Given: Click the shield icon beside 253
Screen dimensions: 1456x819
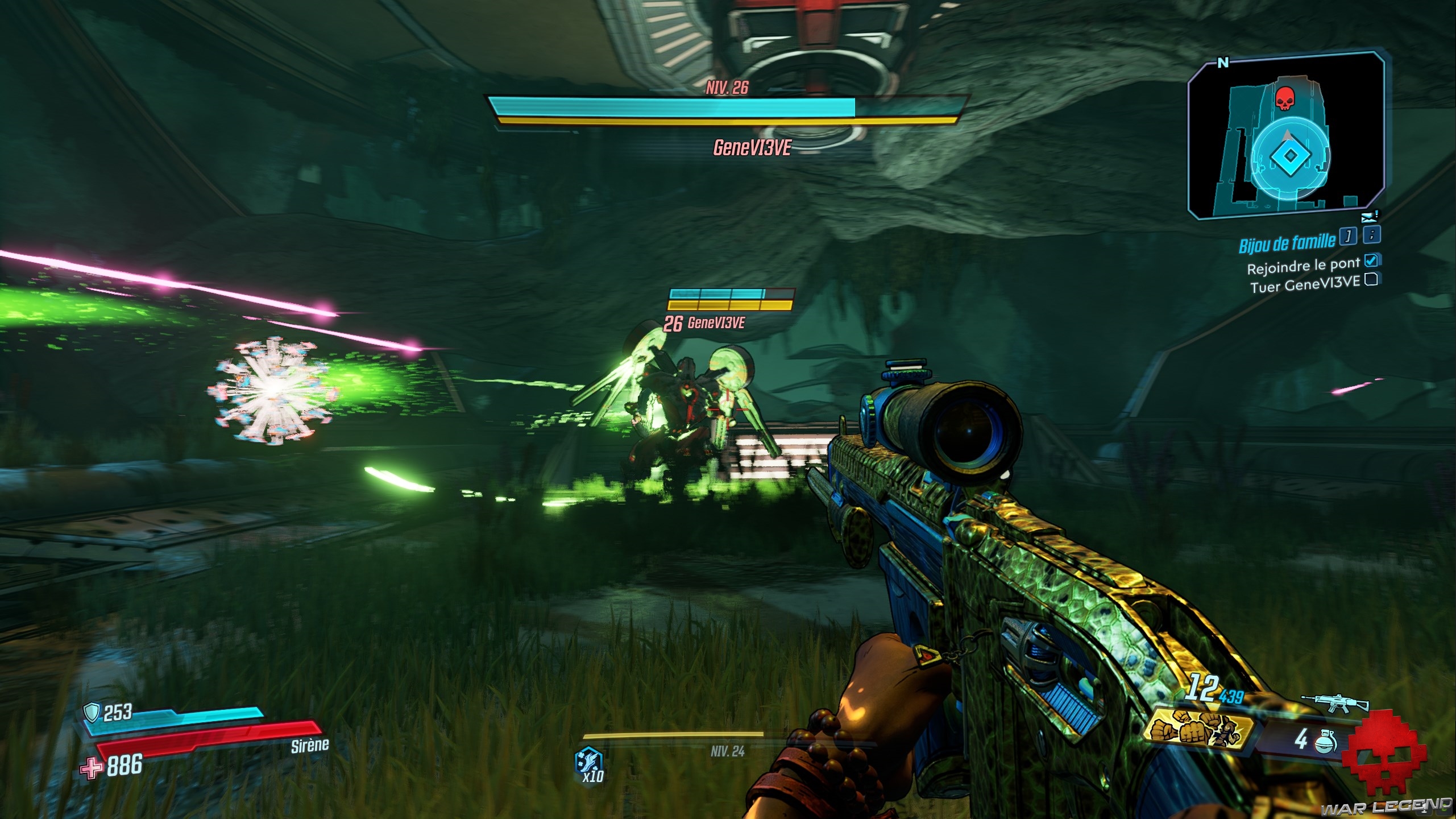Looking at the screenshot, I should click(92, 711).
